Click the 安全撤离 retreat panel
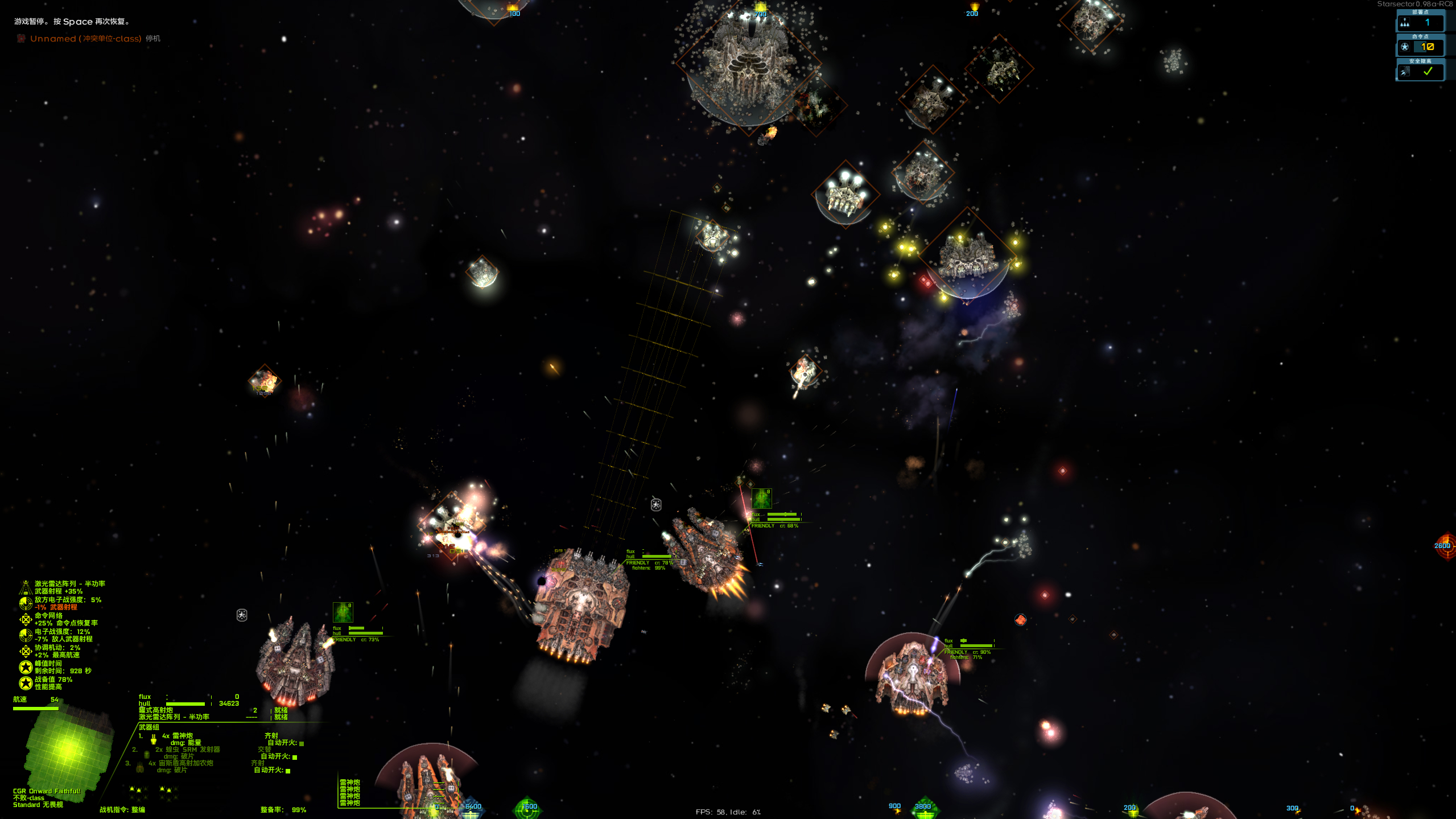 click(1420, 72)
